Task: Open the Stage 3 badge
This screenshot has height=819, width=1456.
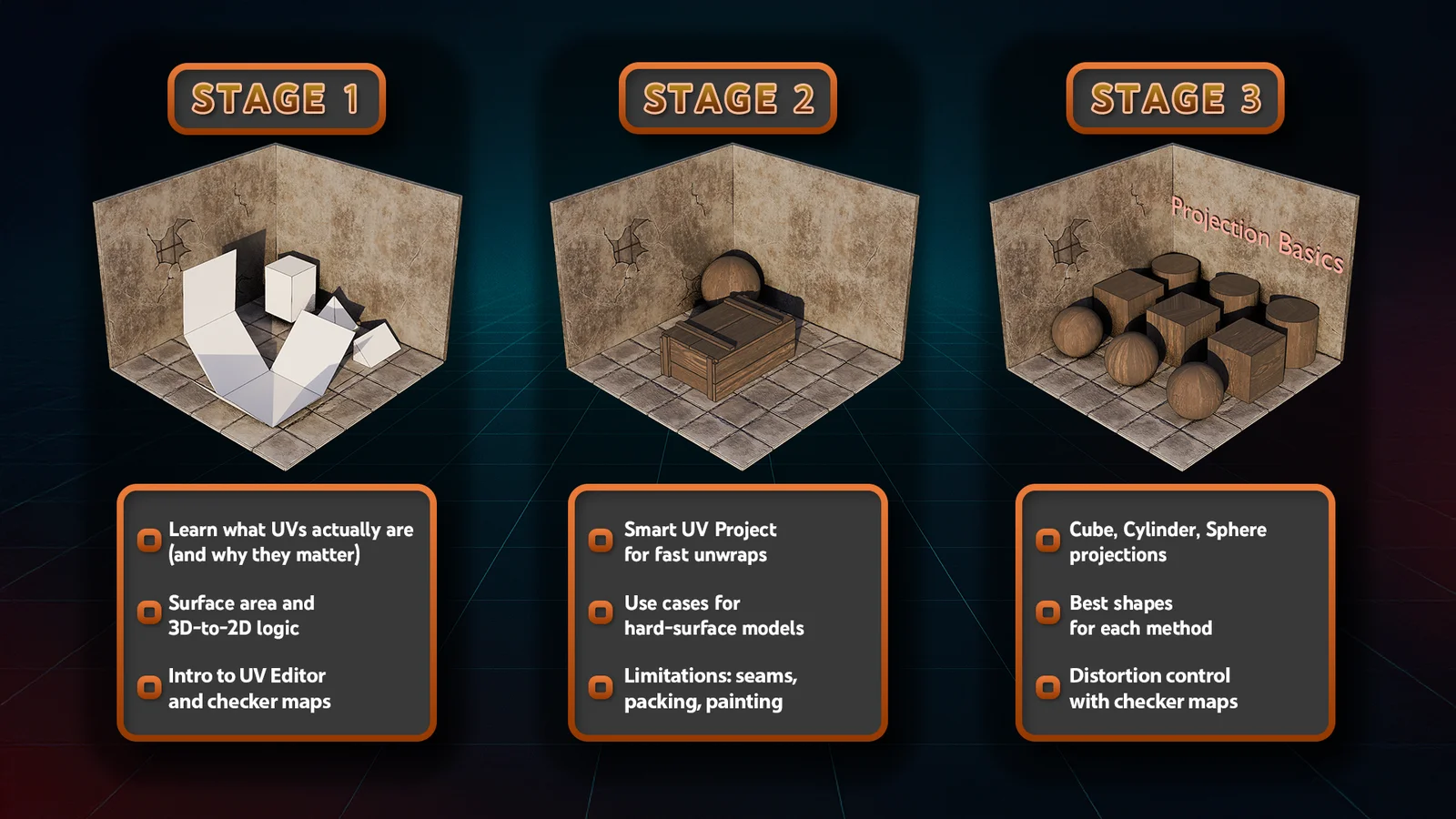Action: tap(1175, 98)
